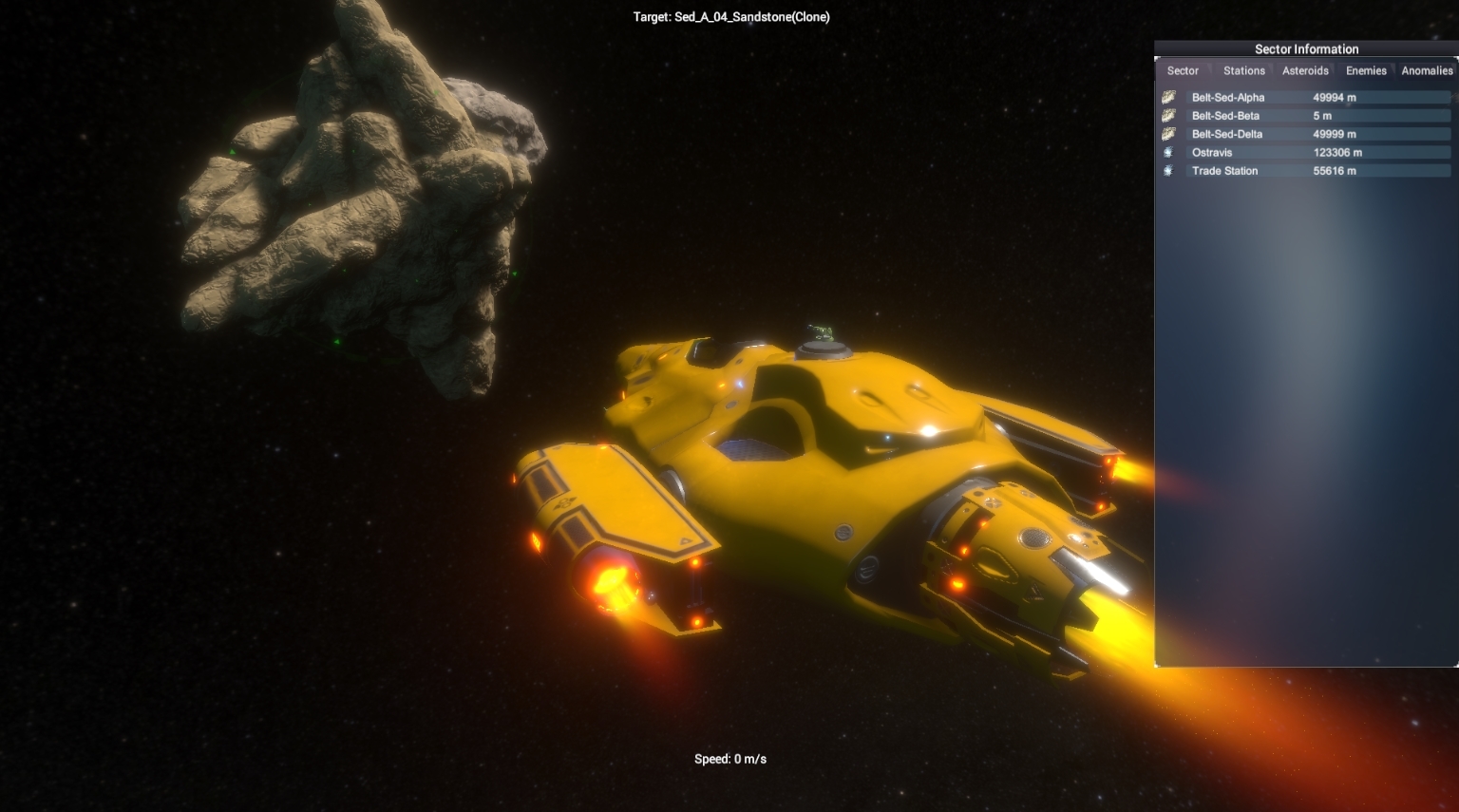Select the Belt-Sed-Alpha row
The width and height of the screenshot is (1459, 812).
(1305, 97)
